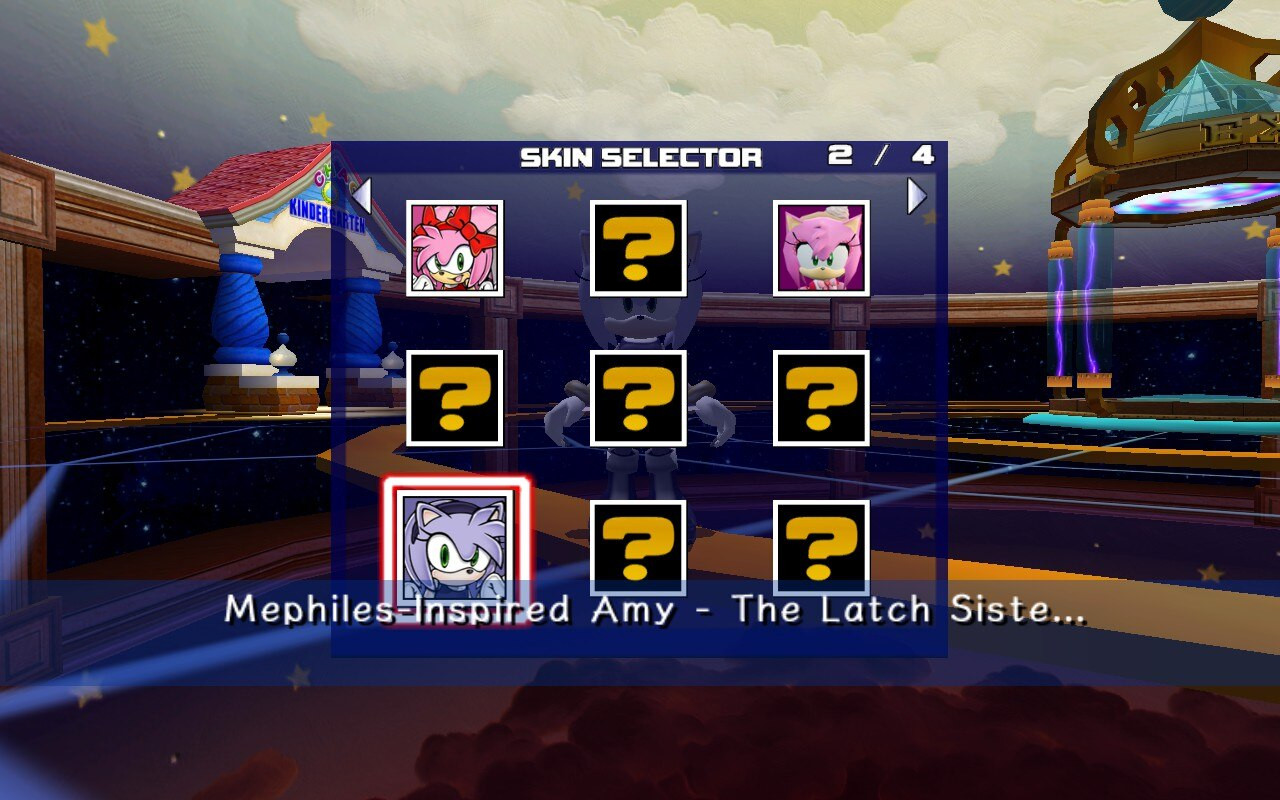Select the bottom-right question mark skin slot

click(x=820, y=549)
